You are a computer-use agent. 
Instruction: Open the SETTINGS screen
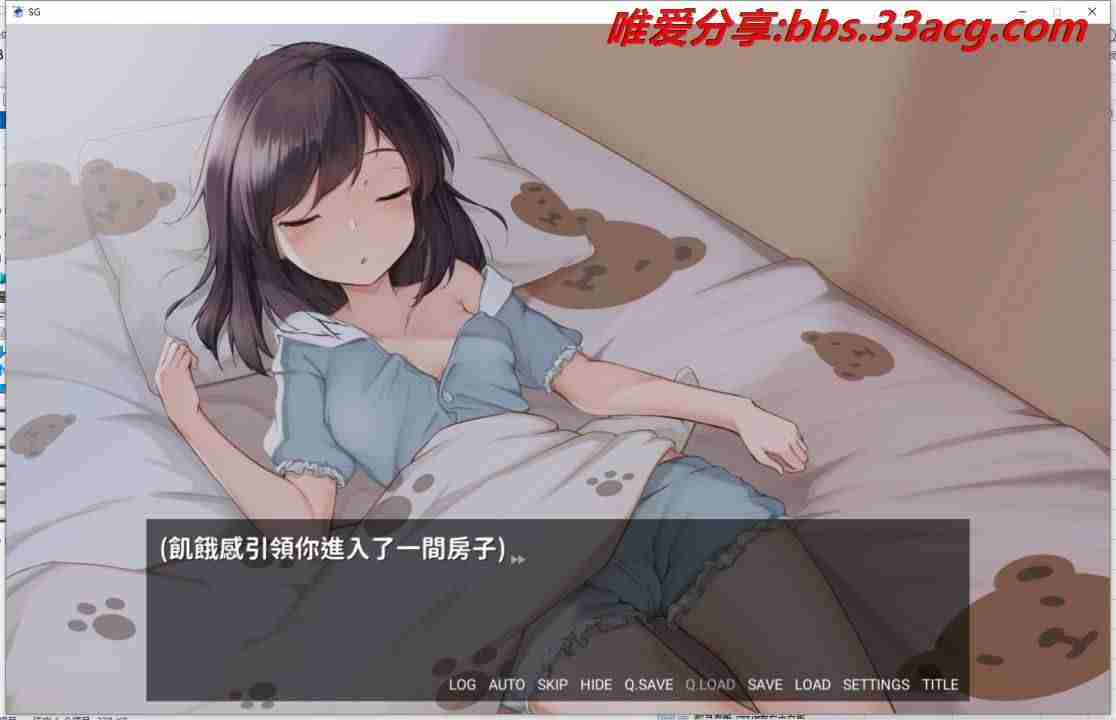(x=876, y=685)
